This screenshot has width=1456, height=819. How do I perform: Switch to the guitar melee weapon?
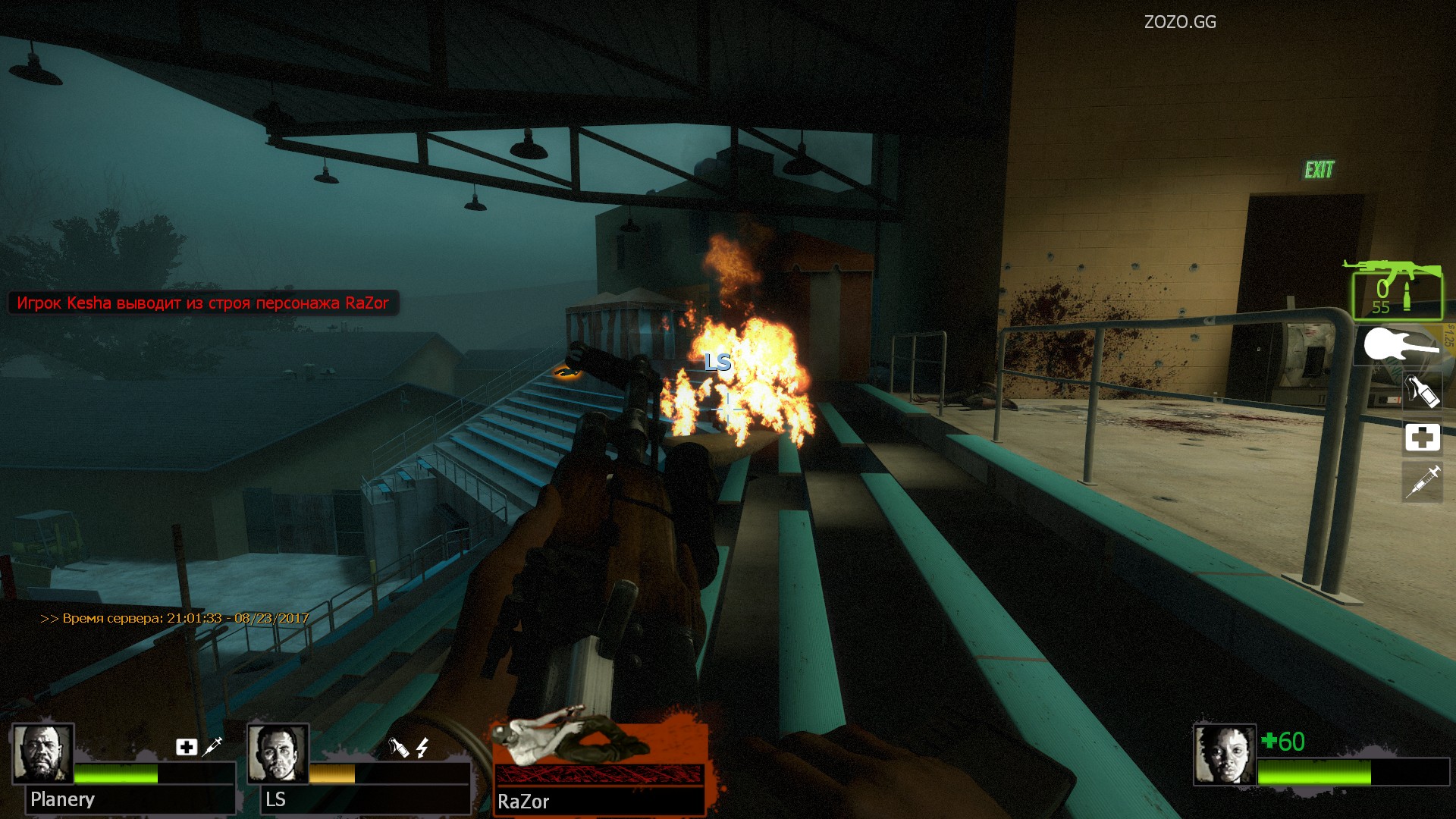[x=1401, y=346]
